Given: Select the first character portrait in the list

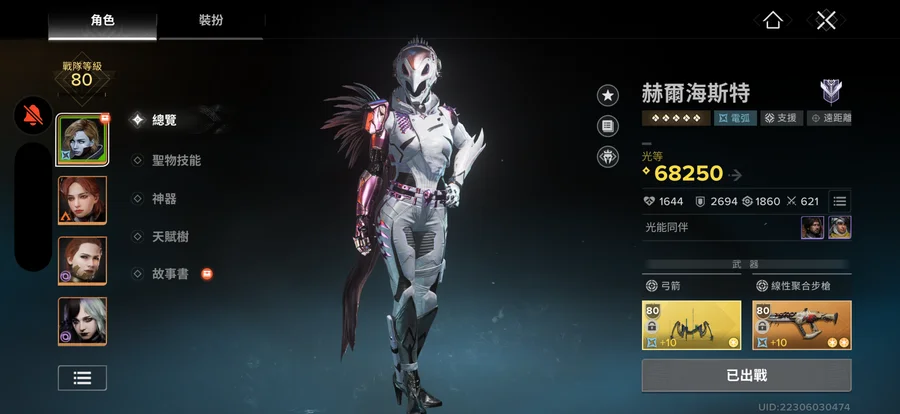Looking at the screenshot, I should (82, 139).
